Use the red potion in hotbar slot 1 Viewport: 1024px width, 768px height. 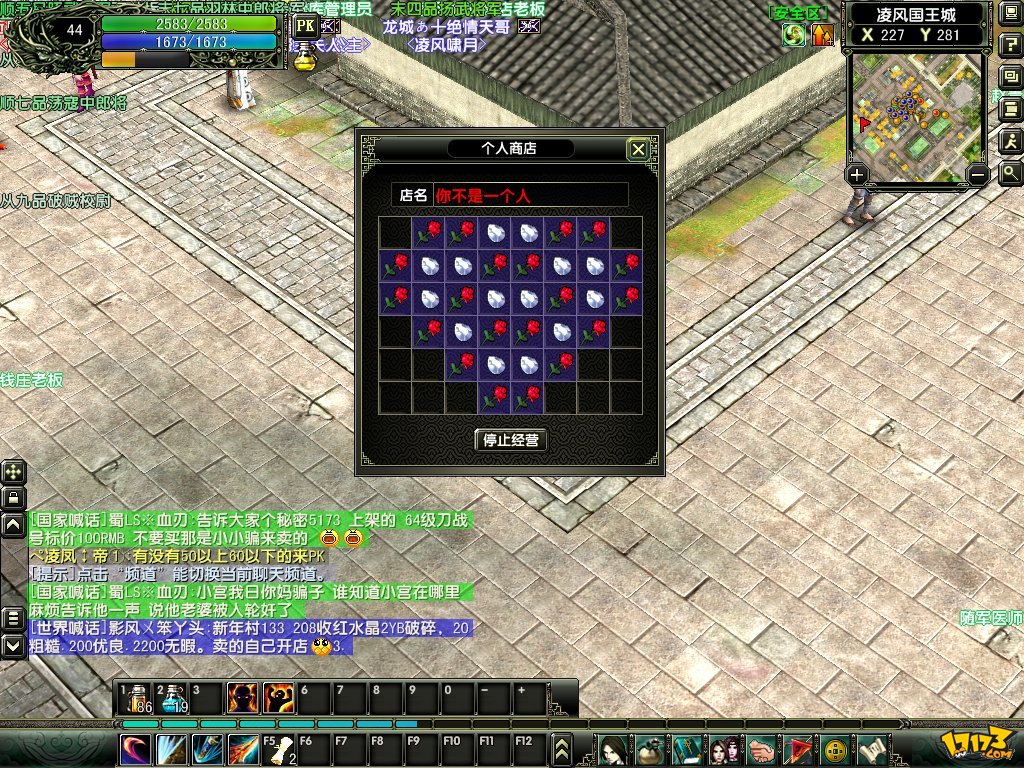coord(135,698)
